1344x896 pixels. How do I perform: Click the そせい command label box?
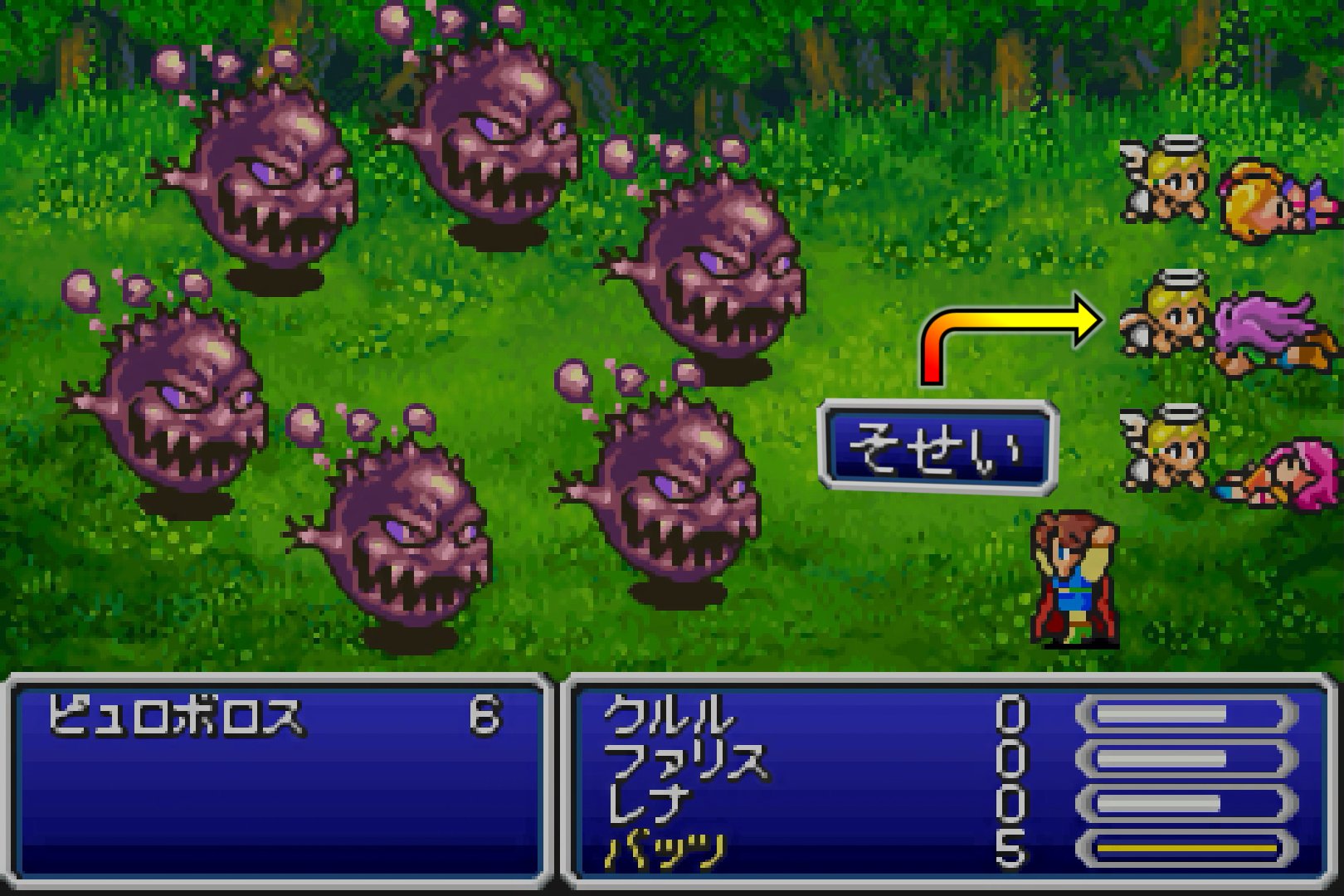tap(937, 448)
